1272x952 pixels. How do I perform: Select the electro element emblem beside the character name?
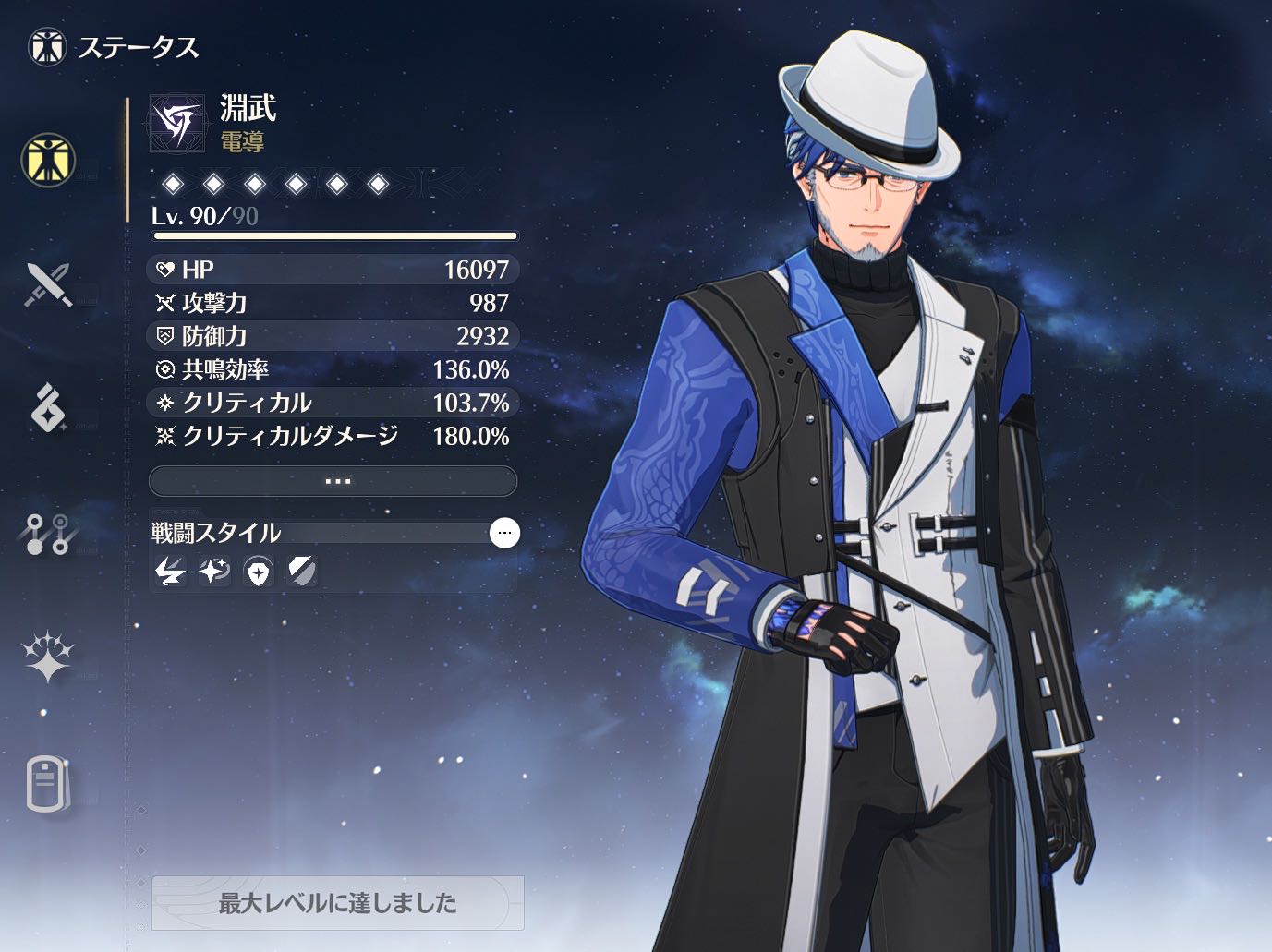pos(177,124)
